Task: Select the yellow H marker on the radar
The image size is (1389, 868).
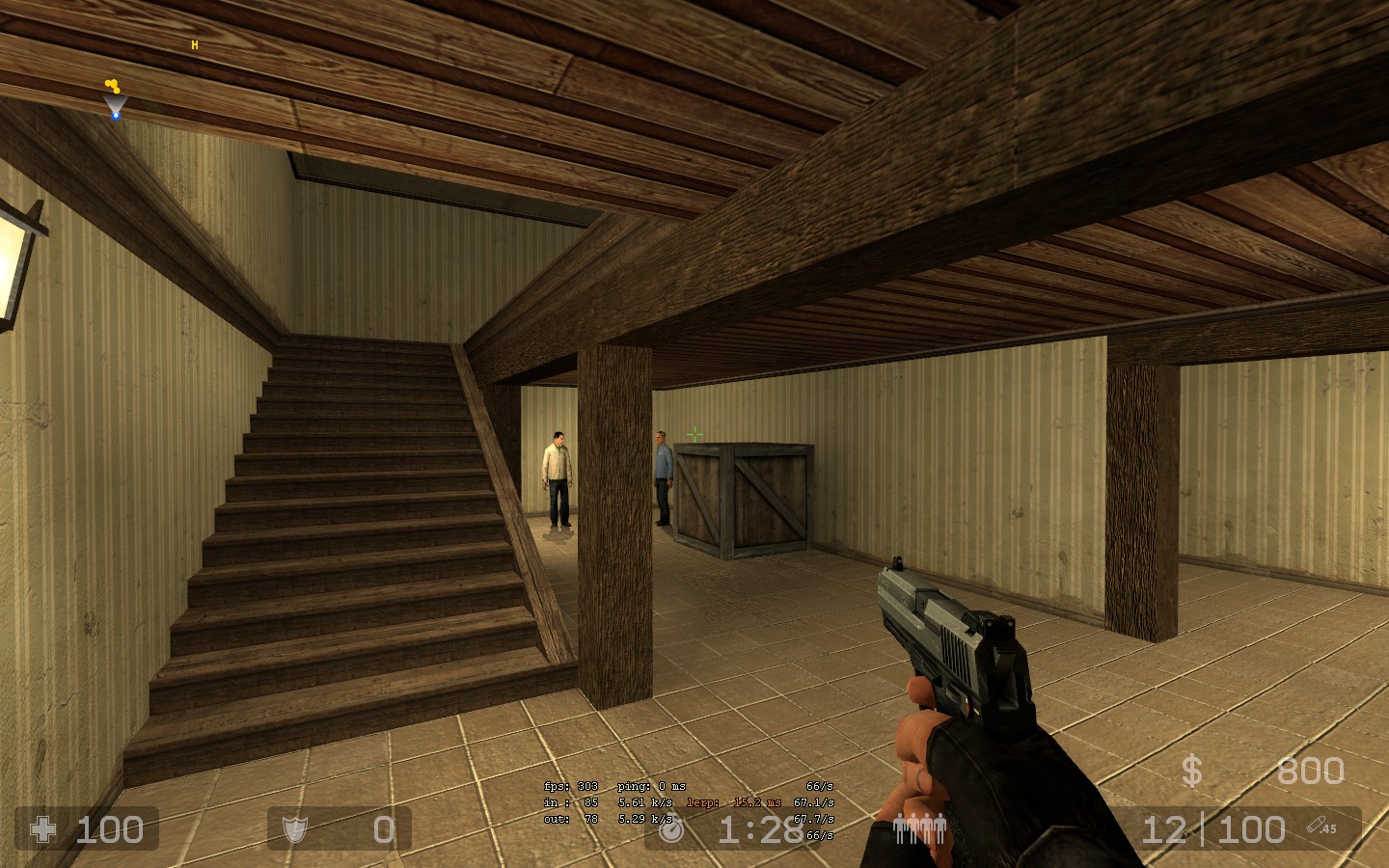Action: [195, 45]
